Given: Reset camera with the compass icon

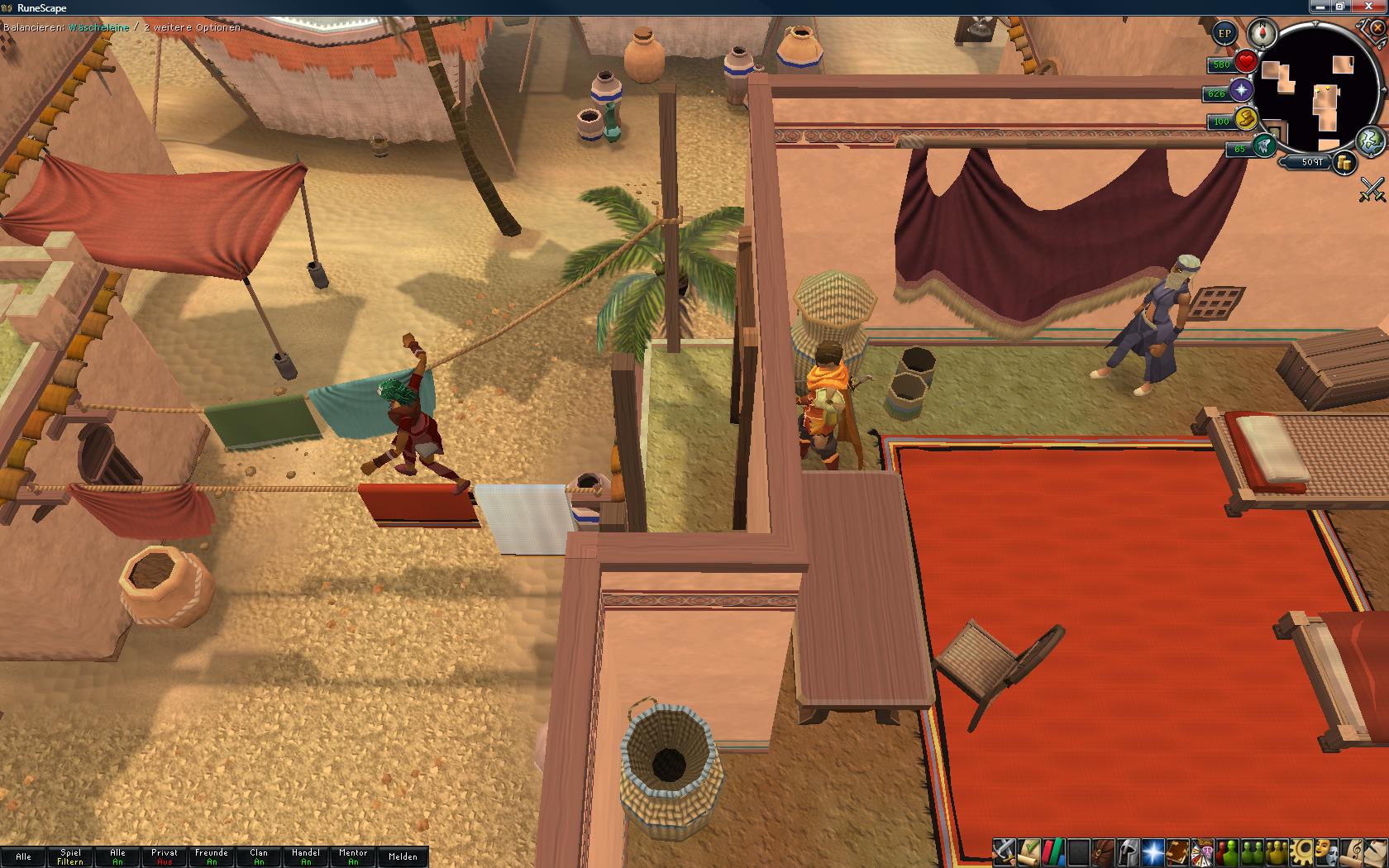Looking at the screenshot, I should coord(1263,33).
